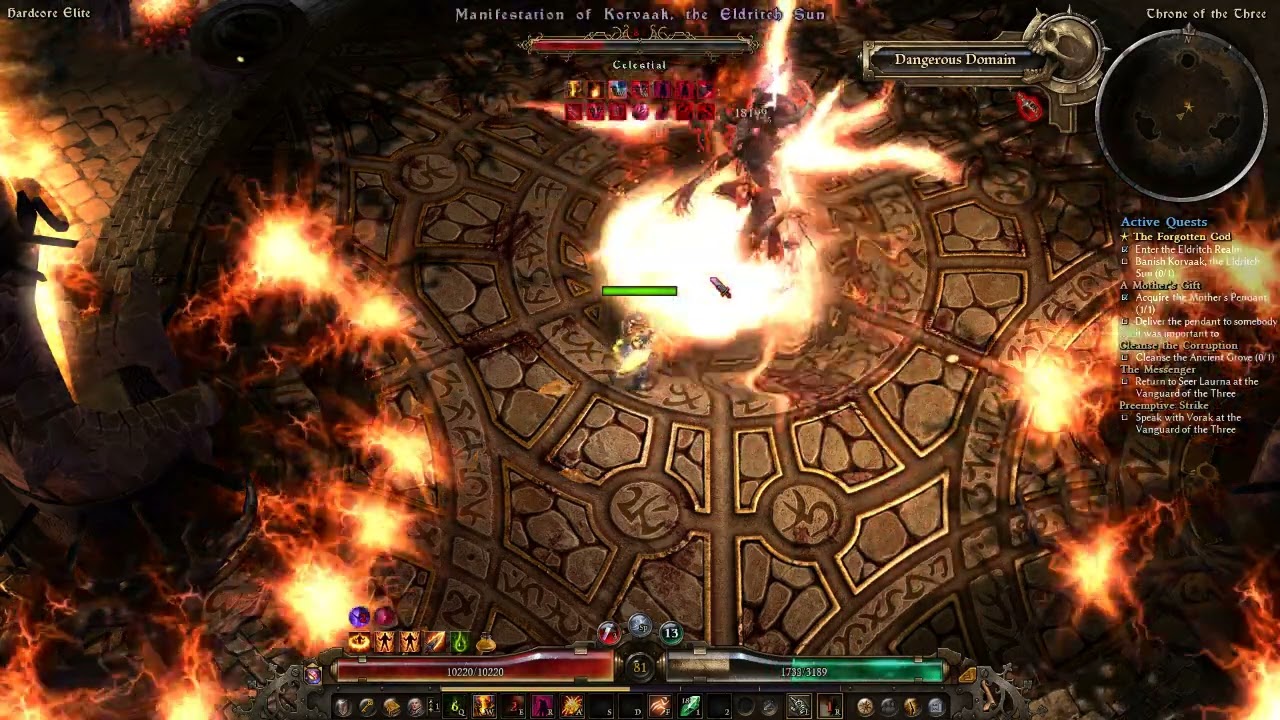Select The Forgotten God quest entry
This screenshot has height=720, width=1280.
point(1181,237)
